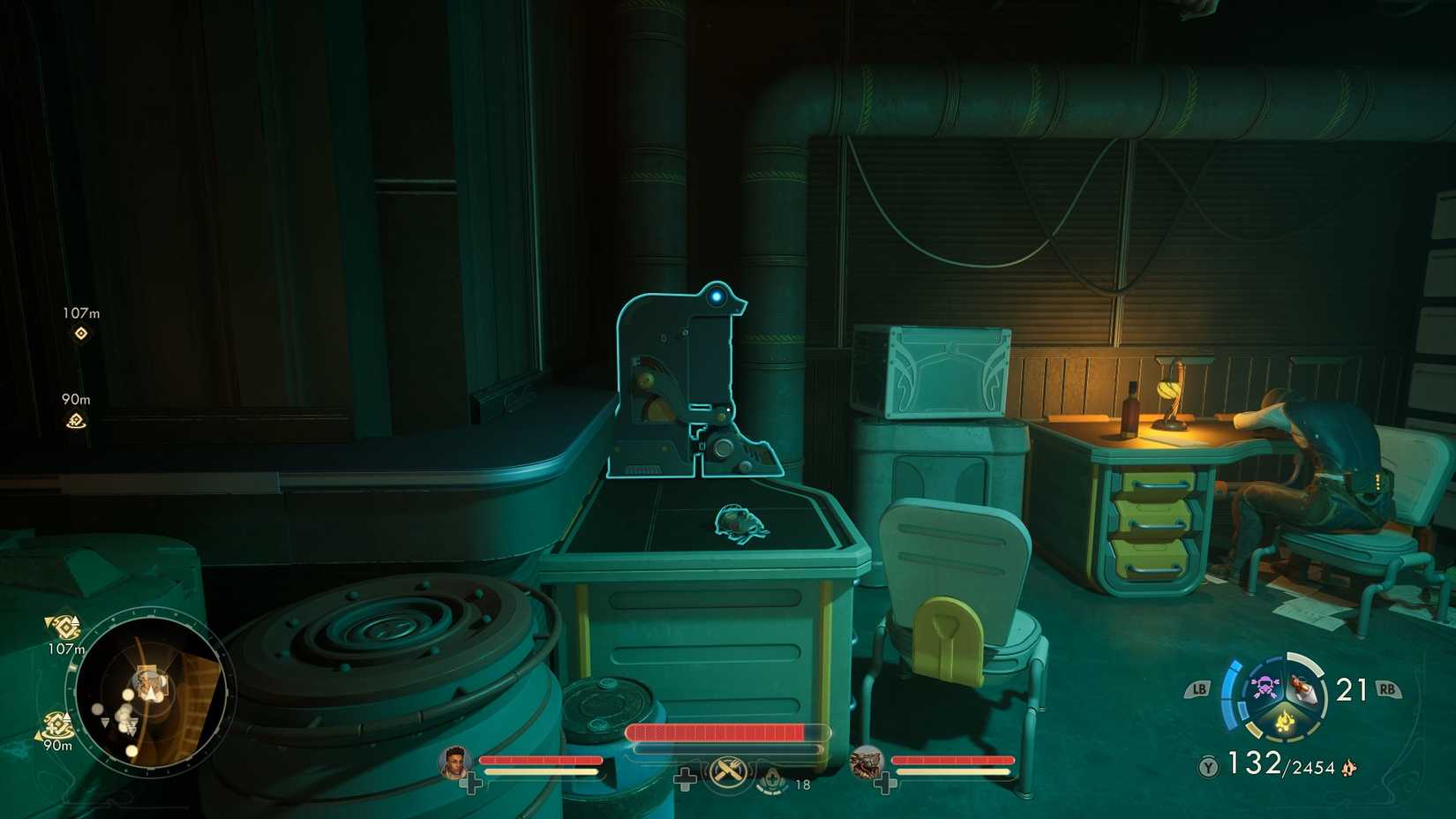The height and width of the screenshot is (819, 1456).
Task: Click the plus icon beside the player health bar
Action: (x=686, y=779)
